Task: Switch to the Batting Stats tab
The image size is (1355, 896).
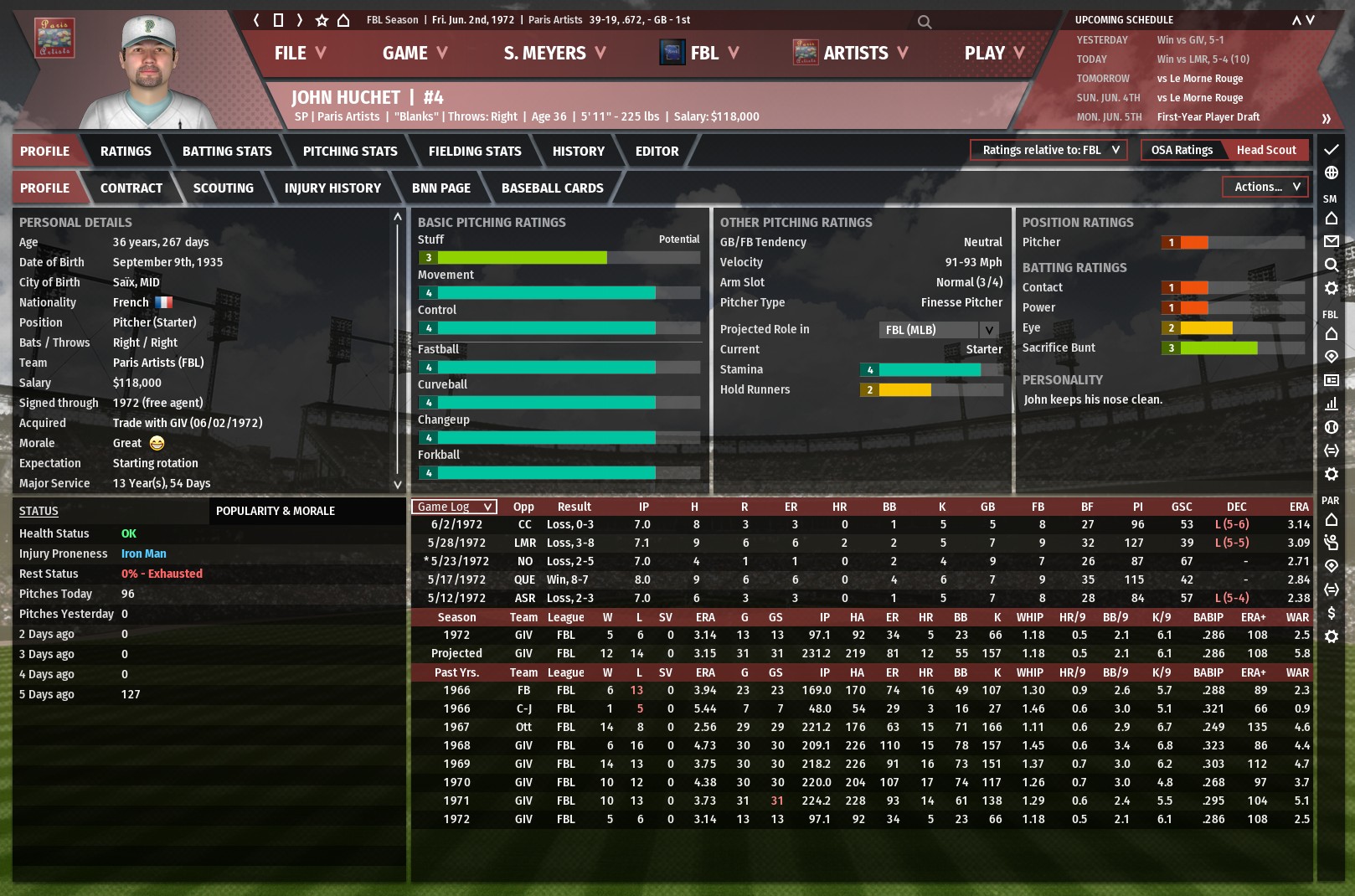Action: (227, 152)
